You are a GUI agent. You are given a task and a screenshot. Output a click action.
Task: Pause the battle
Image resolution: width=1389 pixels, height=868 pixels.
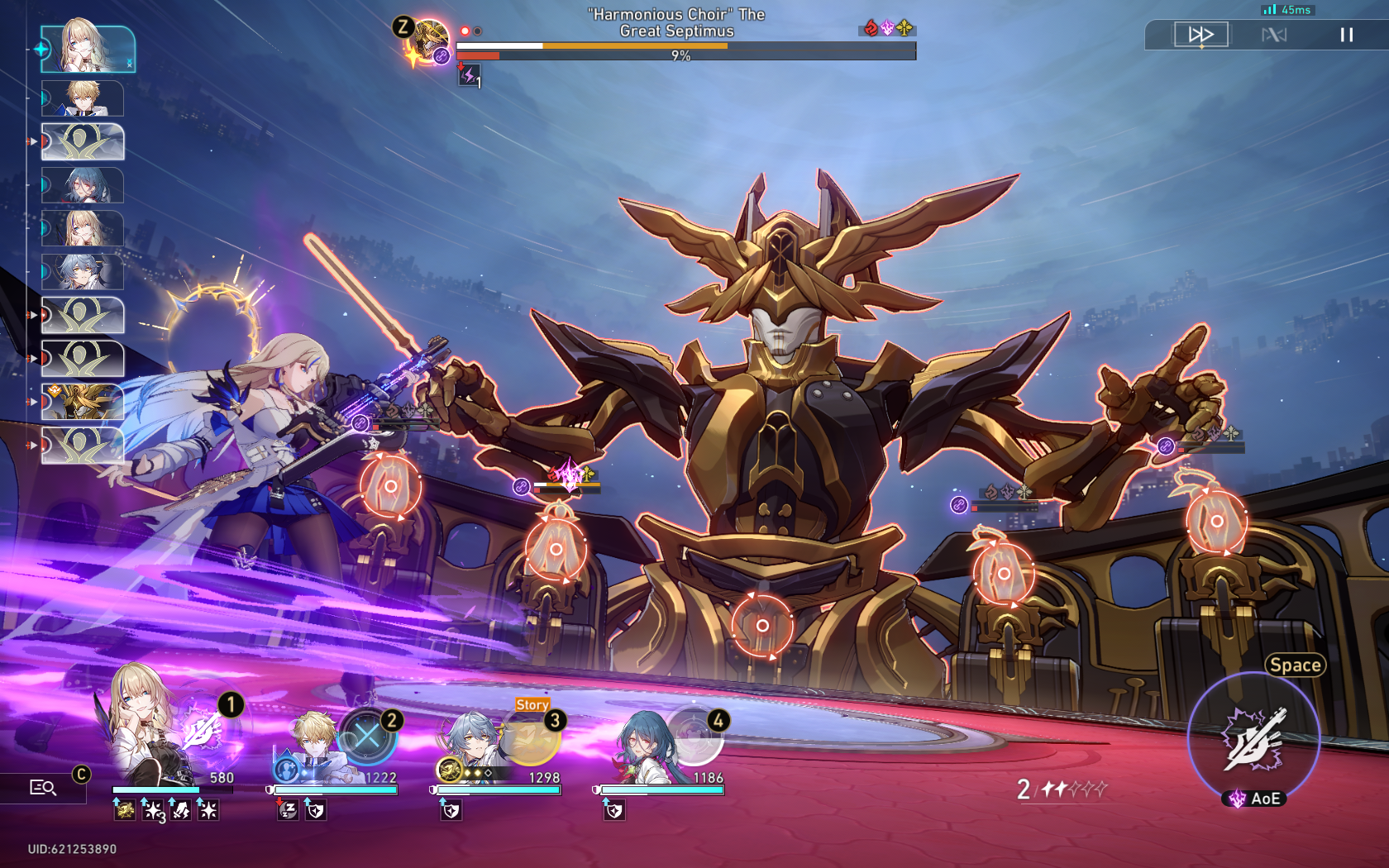(x=1346, y=35)
